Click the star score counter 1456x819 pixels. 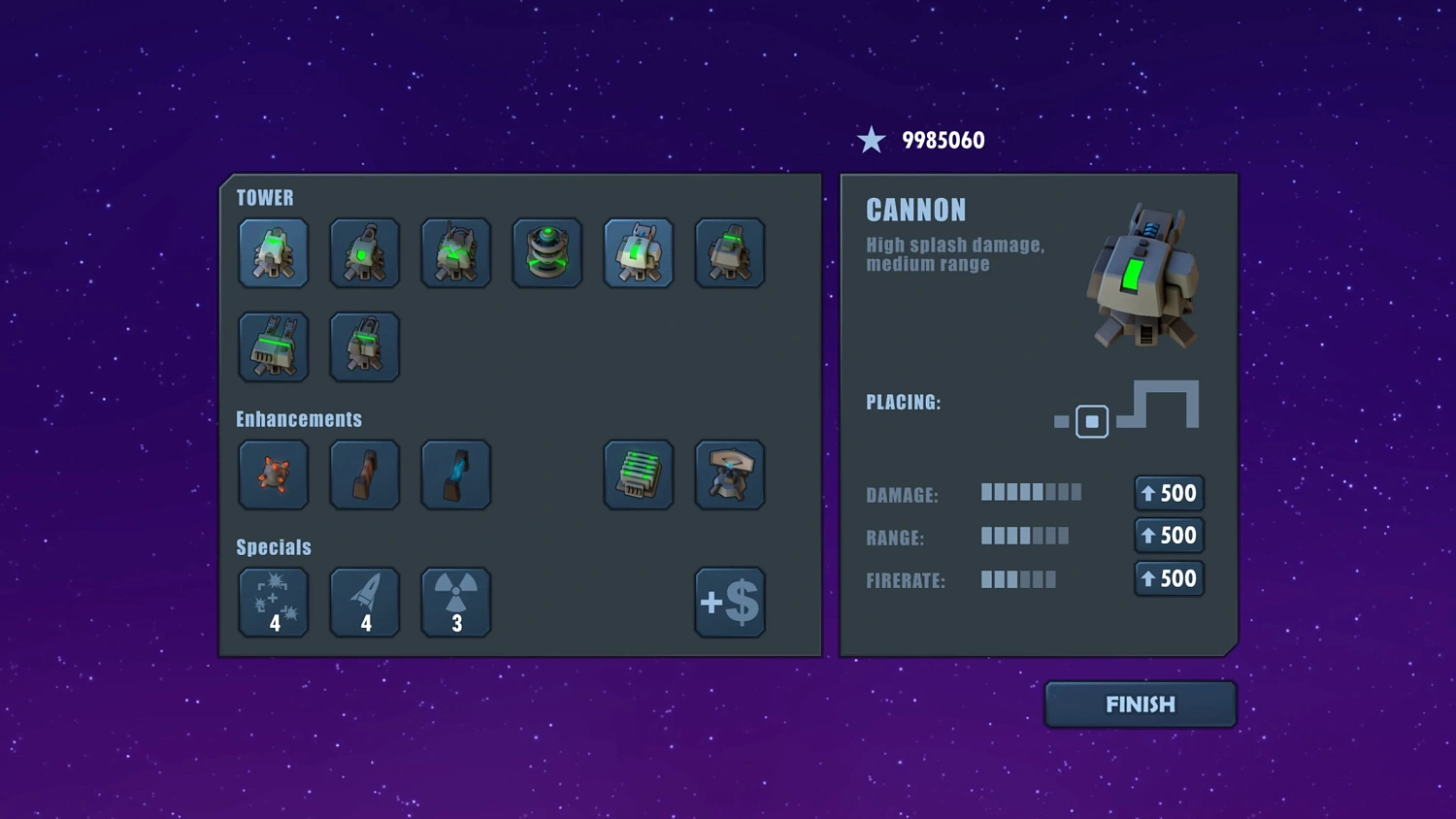[922, 139]
